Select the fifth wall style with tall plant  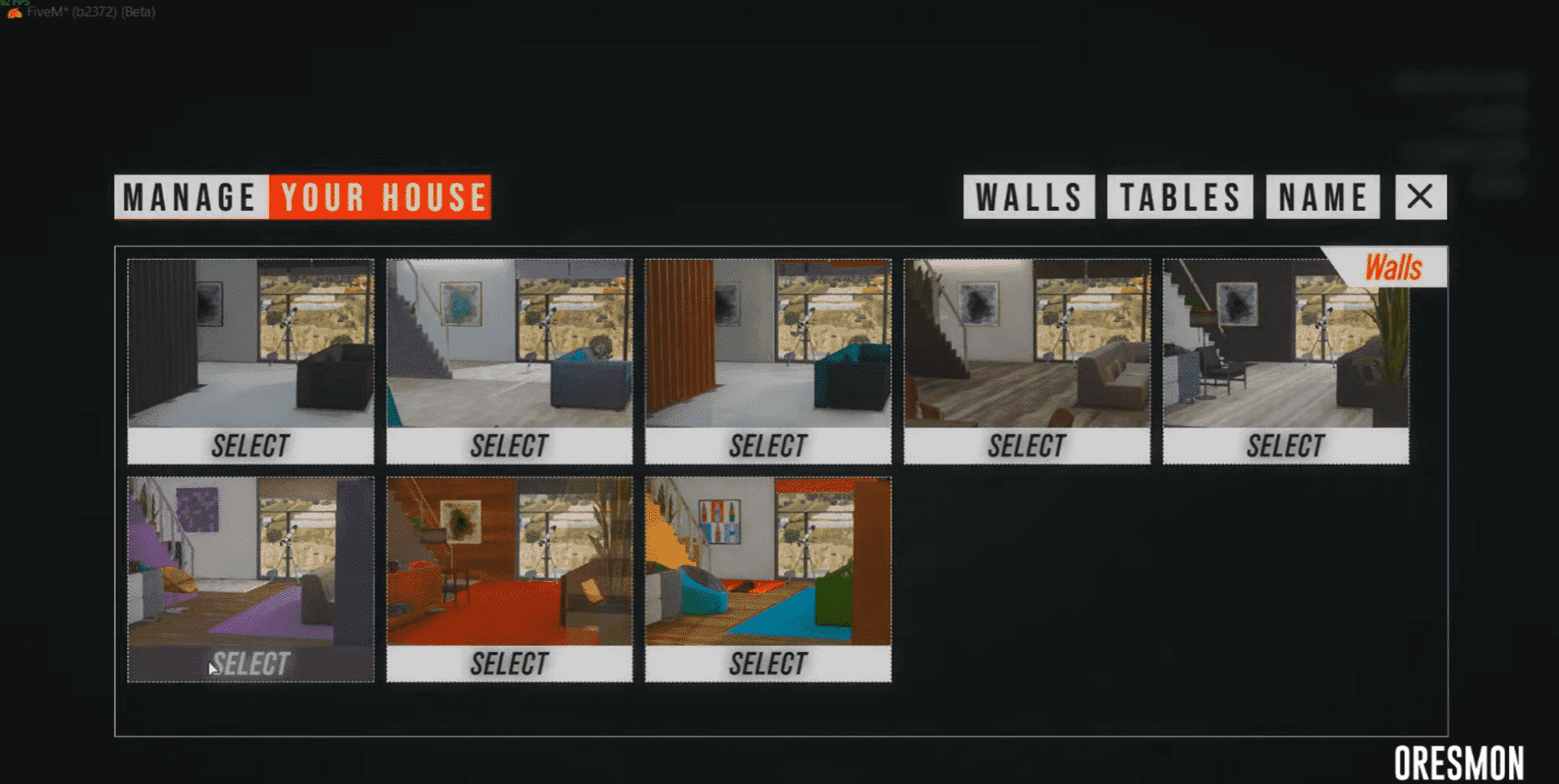(x=1284, y=445)
